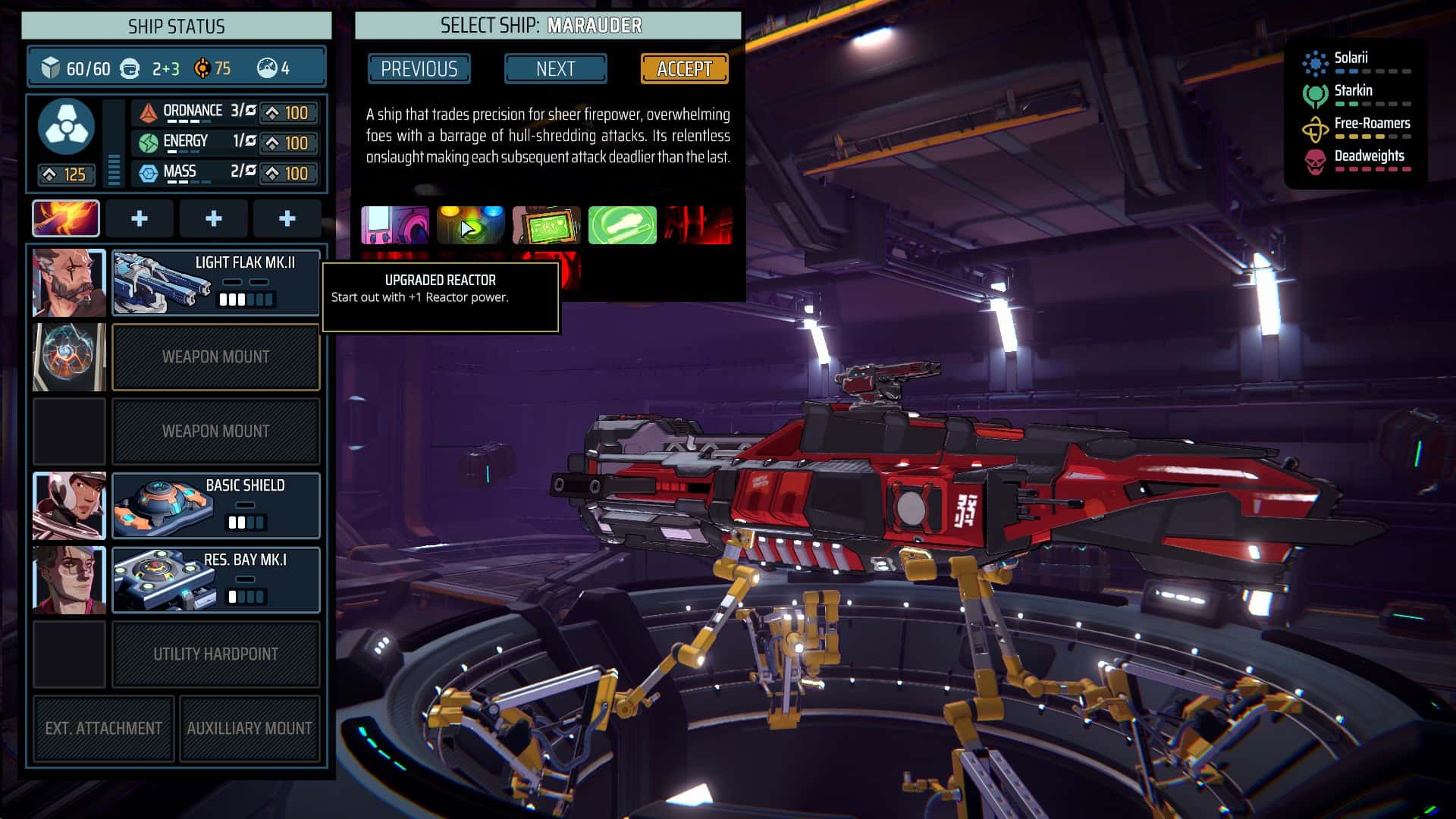Select the green ship perk icon
Image resolution: width=1456 pixels, height=819 pixels.
[x=622, y=225]
